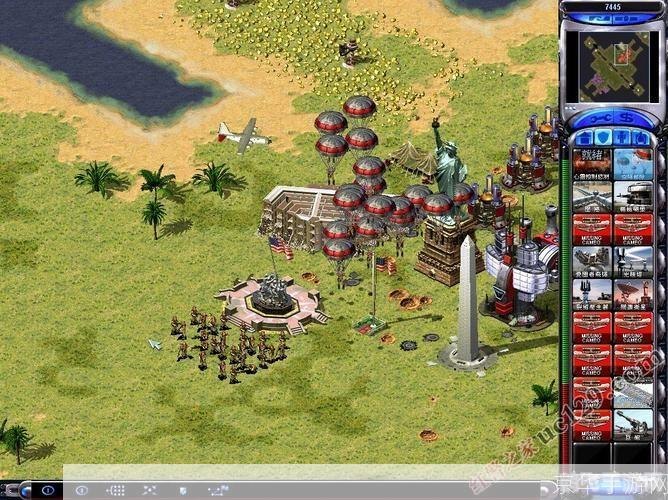Activate the dollar-sign sell button
This screenshot has width=668, height=500.
(624, 119)
